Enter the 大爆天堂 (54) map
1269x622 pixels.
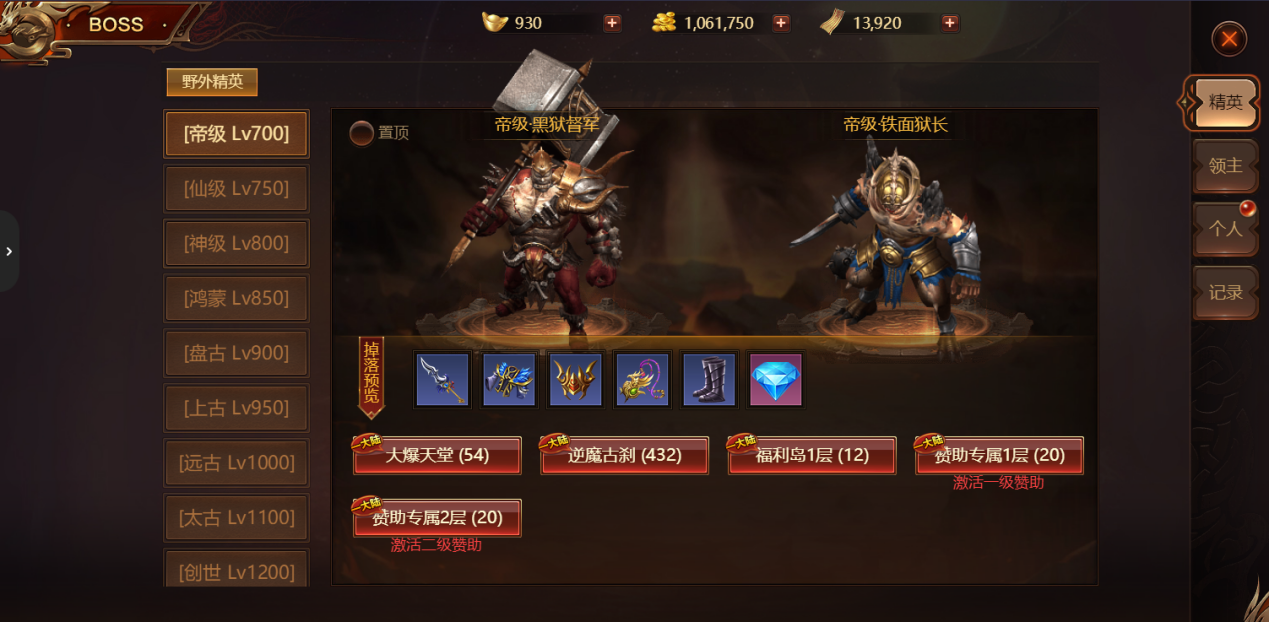click(437, 456)
